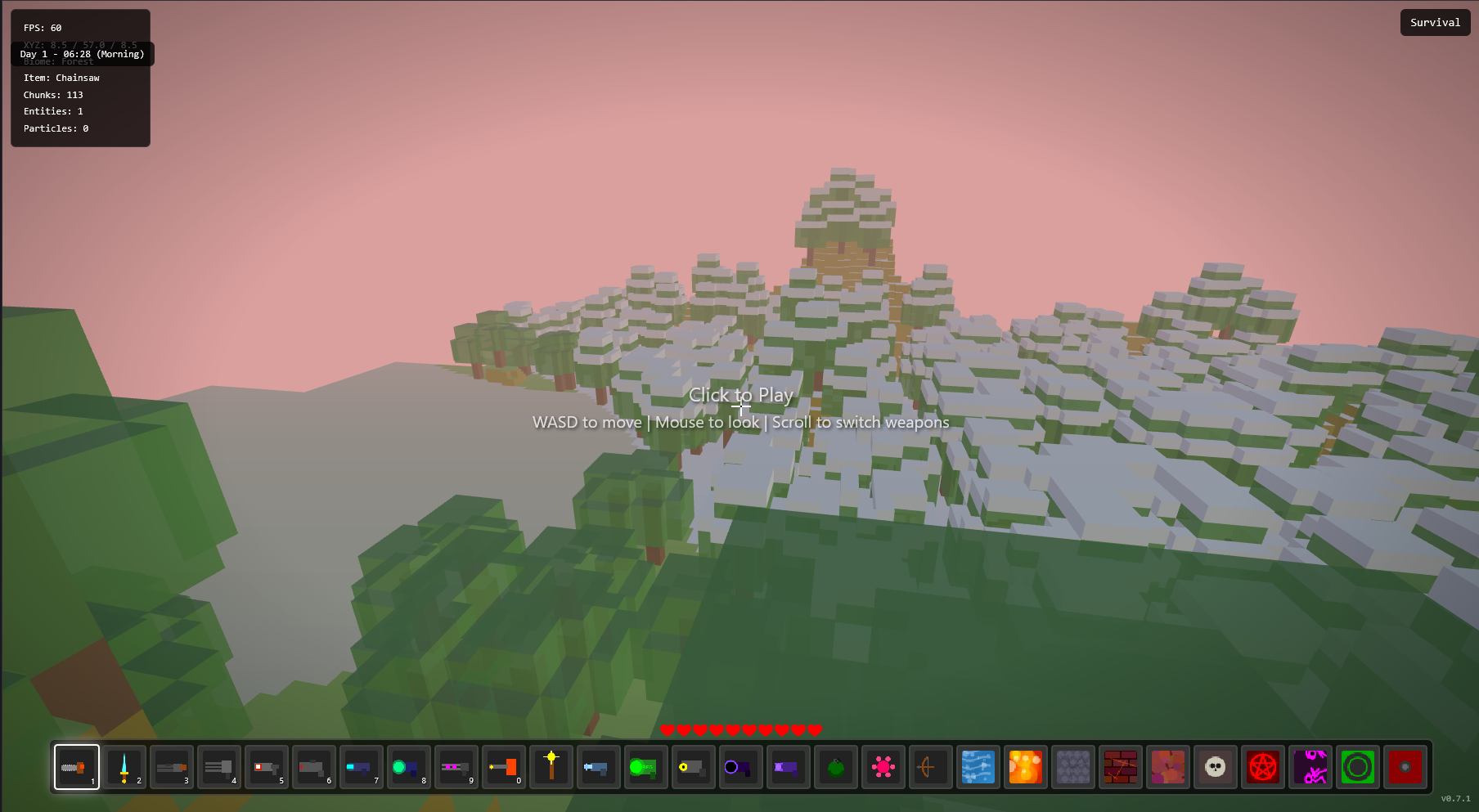Click the Day 1 time display
The image size is (1479, 812).
point(80,54)
